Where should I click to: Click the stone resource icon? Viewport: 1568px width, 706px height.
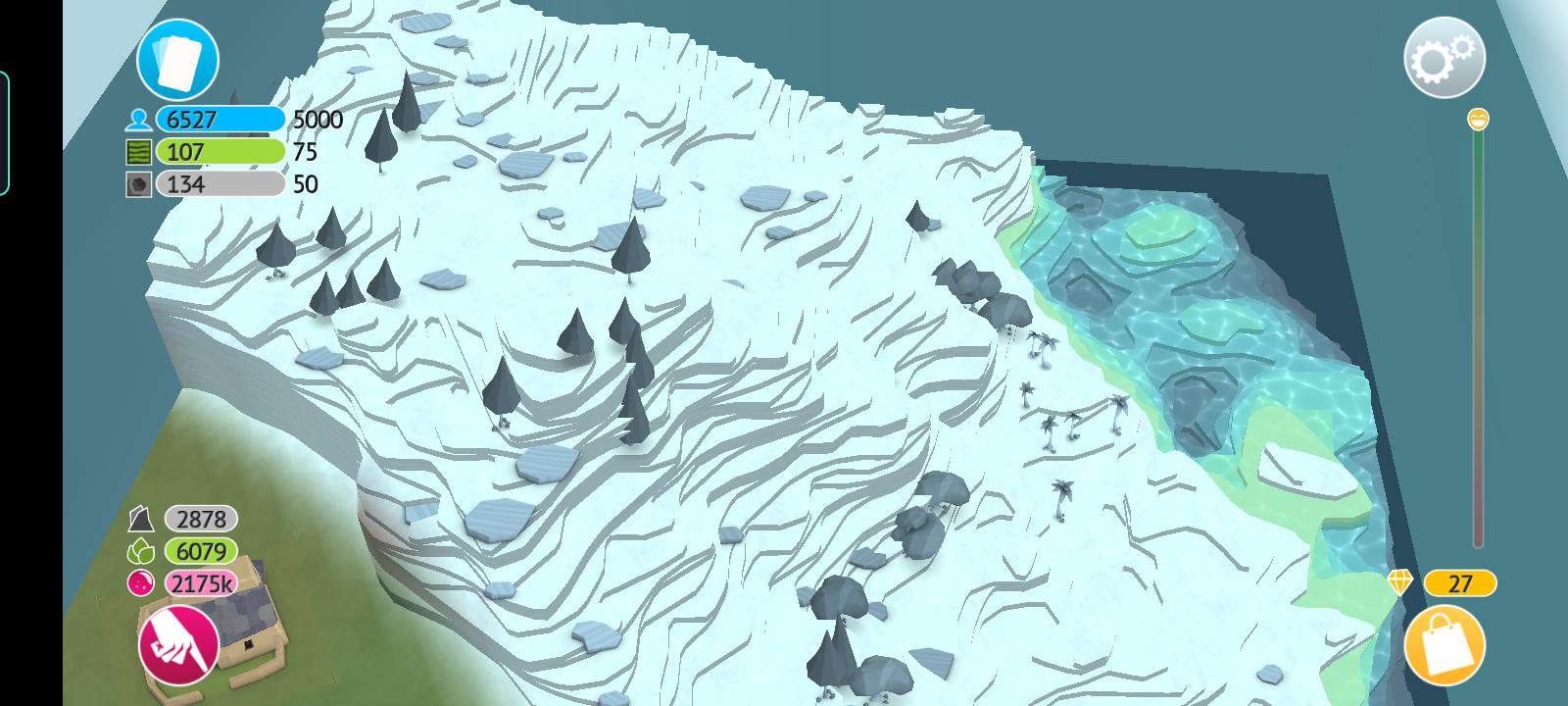(139, 183)
